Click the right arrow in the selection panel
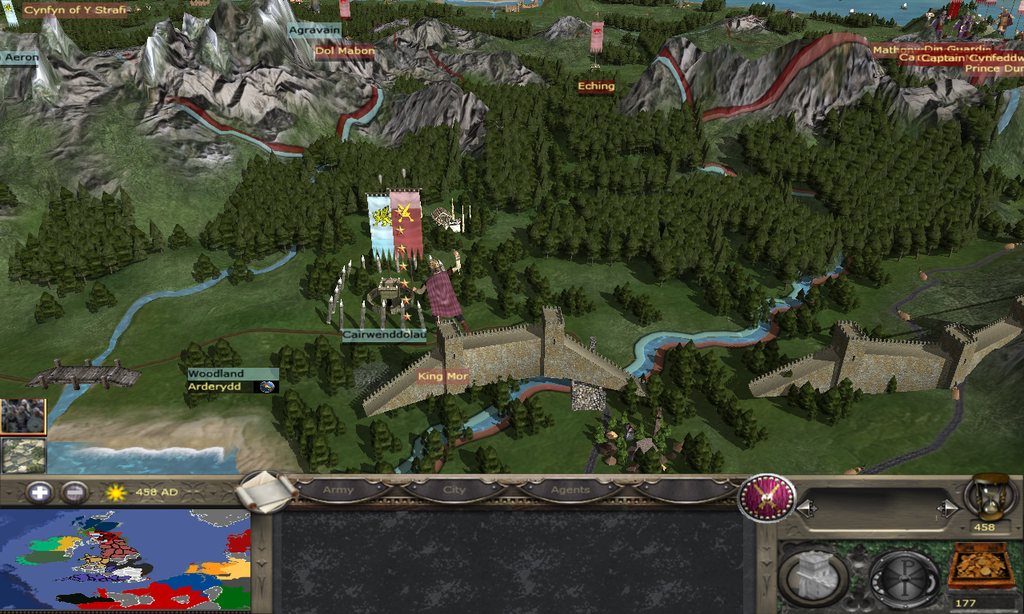The height and width of the screenshot is (614, 1024). [947, 509]
